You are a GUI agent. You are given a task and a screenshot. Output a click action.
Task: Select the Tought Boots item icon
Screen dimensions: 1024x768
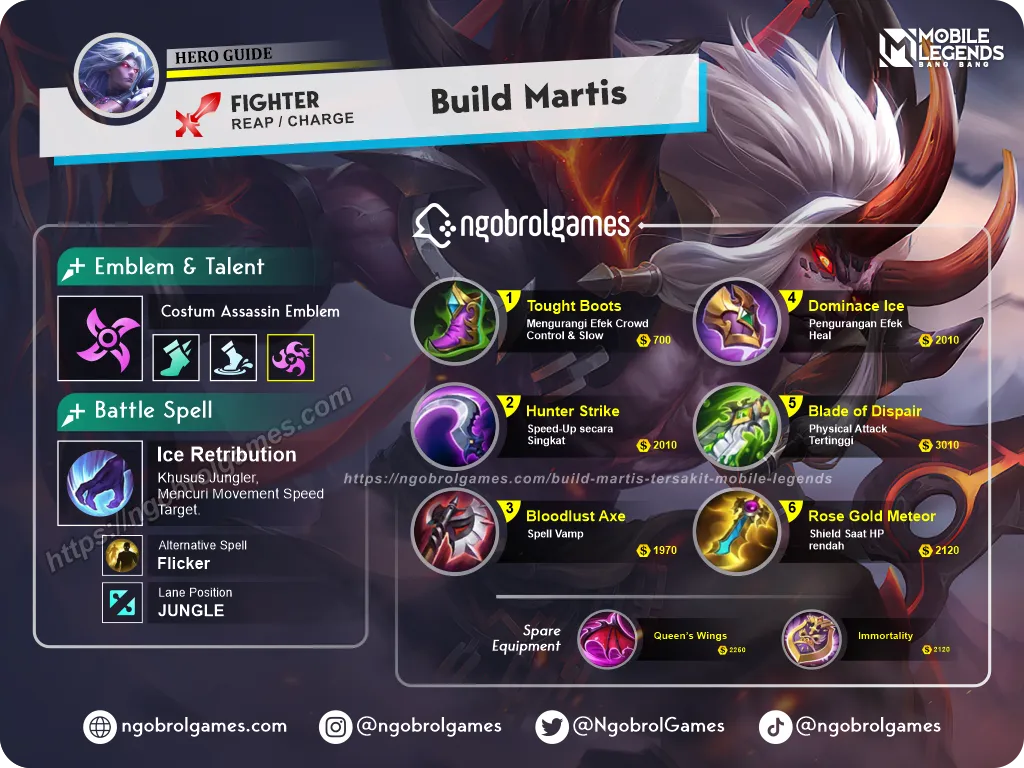(x=455, y=320)
